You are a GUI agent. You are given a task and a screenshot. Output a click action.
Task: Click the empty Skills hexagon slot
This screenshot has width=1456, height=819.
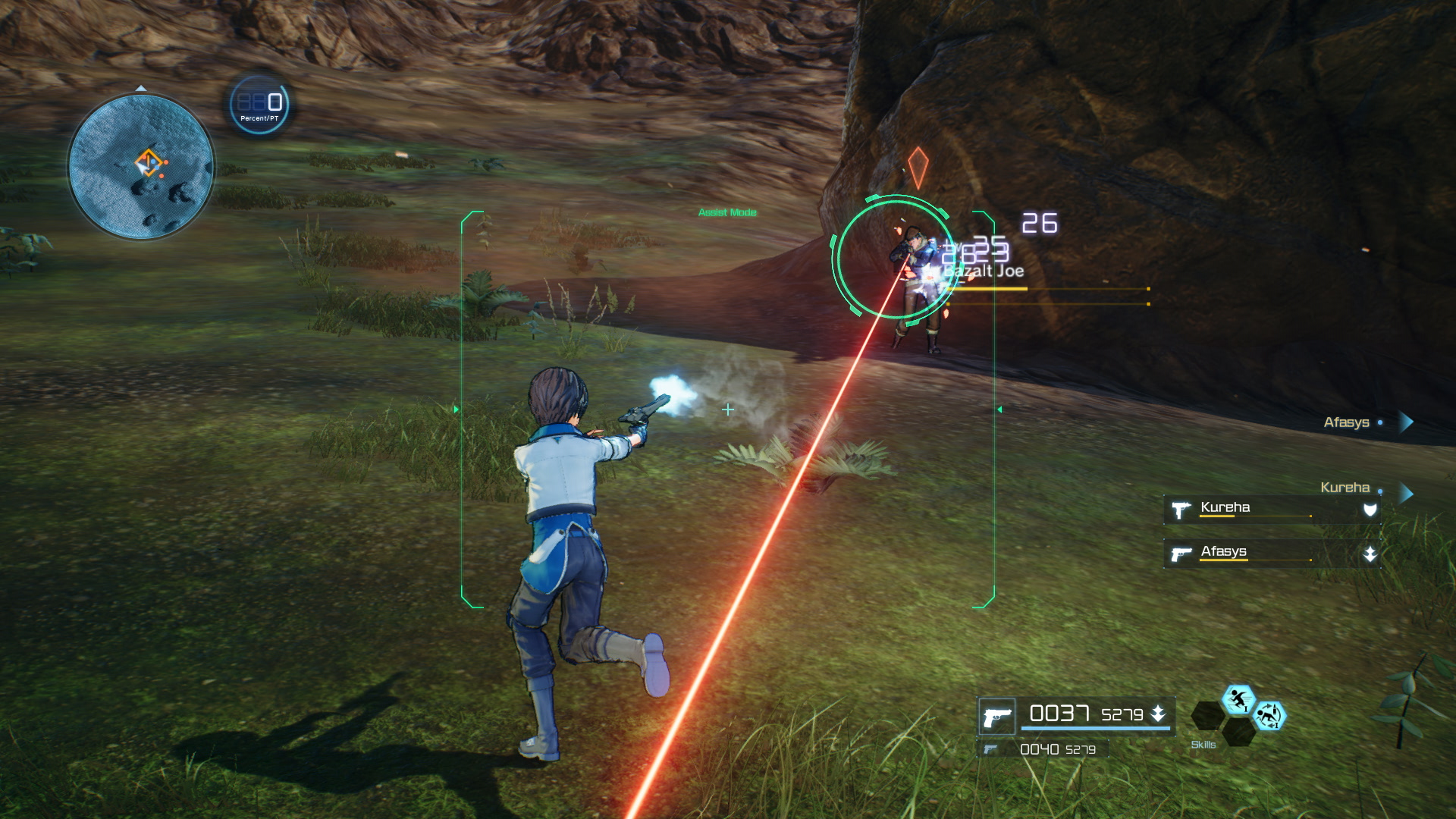[x=1209, y=716]
